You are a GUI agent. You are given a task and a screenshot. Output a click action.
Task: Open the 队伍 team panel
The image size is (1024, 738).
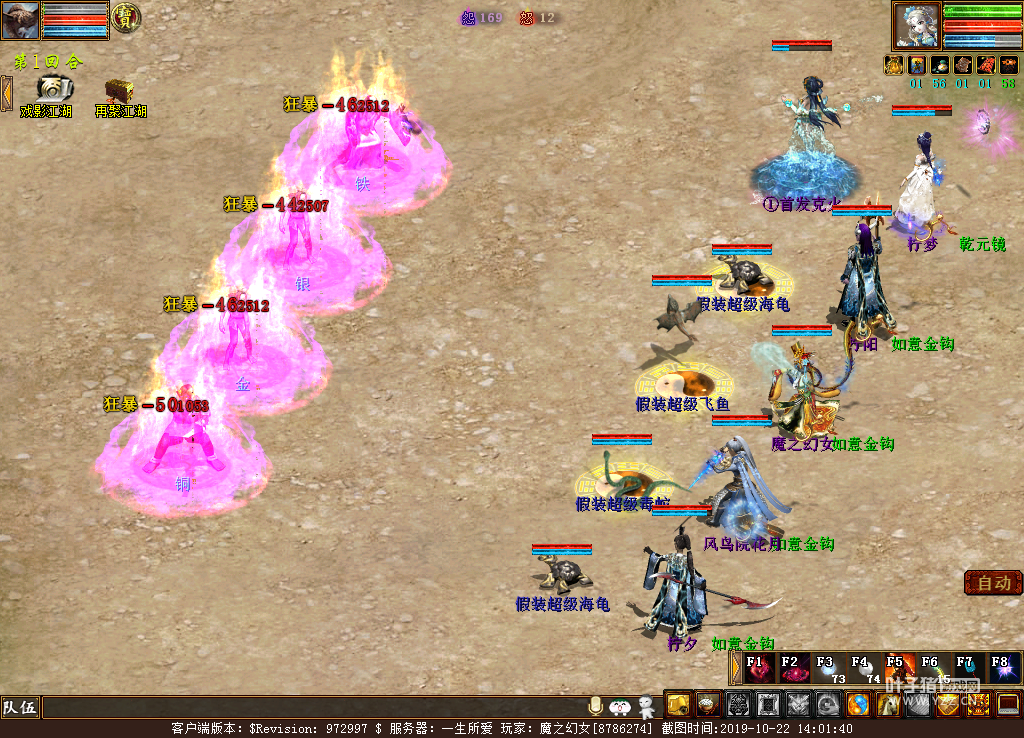click(20, 708)
